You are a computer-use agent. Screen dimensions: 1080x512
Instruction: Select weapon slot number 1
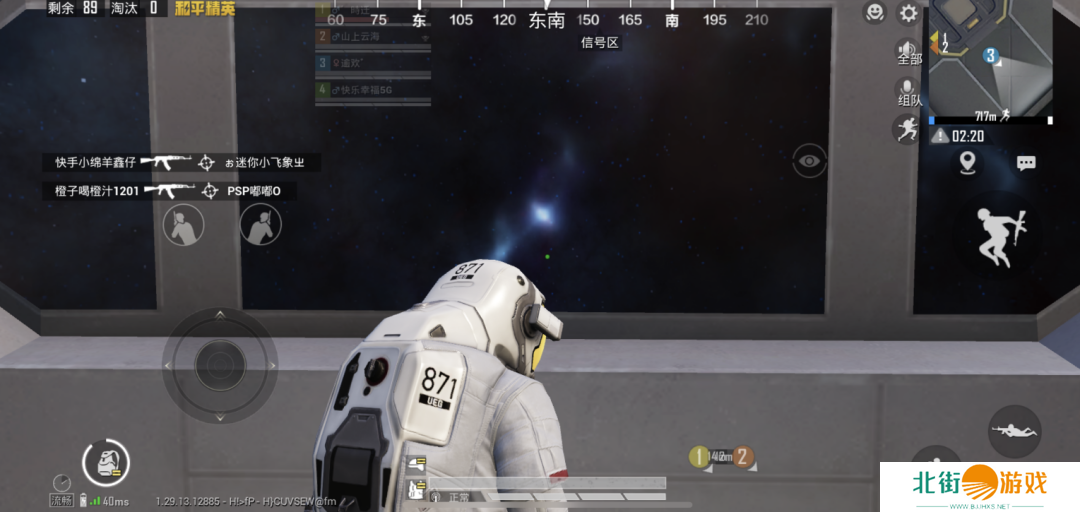tap(700, 457)
